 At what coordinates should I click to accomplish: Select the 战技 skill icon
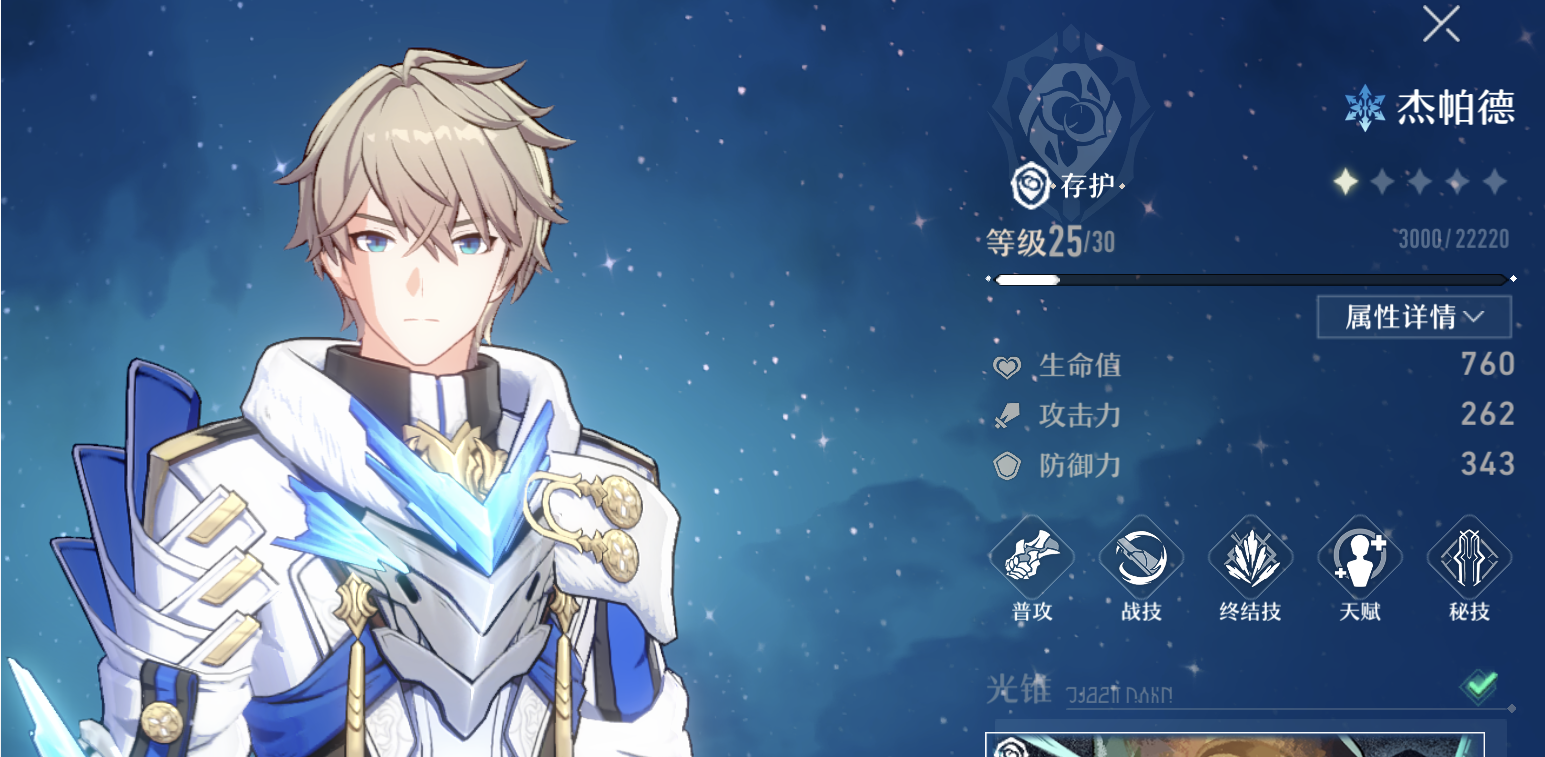click(1141, 558)
